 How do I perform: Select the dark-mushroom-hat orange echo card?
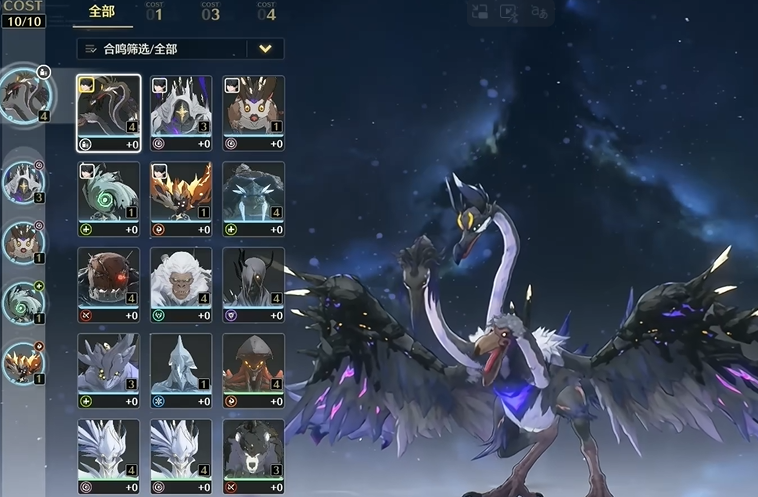pos(253,365)
